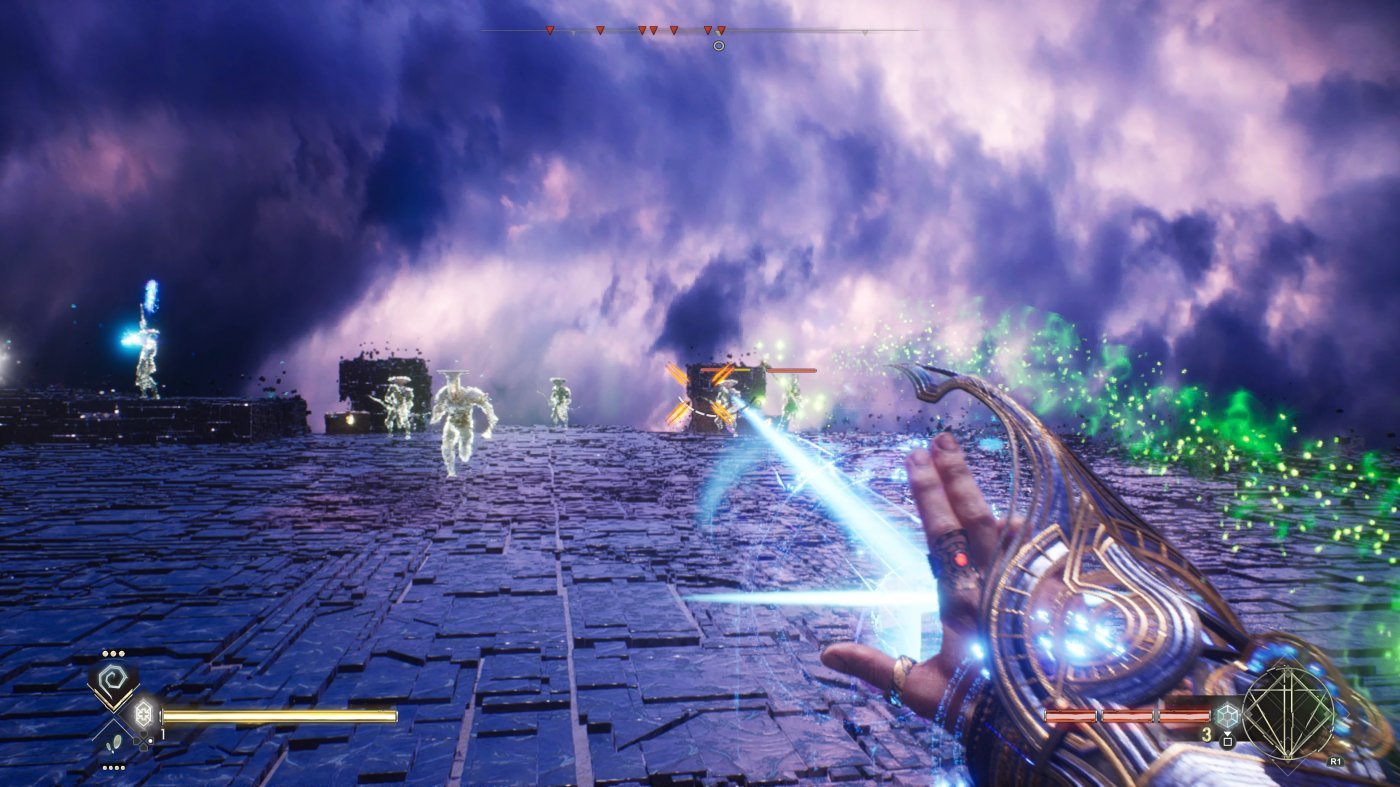Select the spiral shield spell icon
Screen dimensions: 1400x787
click(x=112, y=682)
